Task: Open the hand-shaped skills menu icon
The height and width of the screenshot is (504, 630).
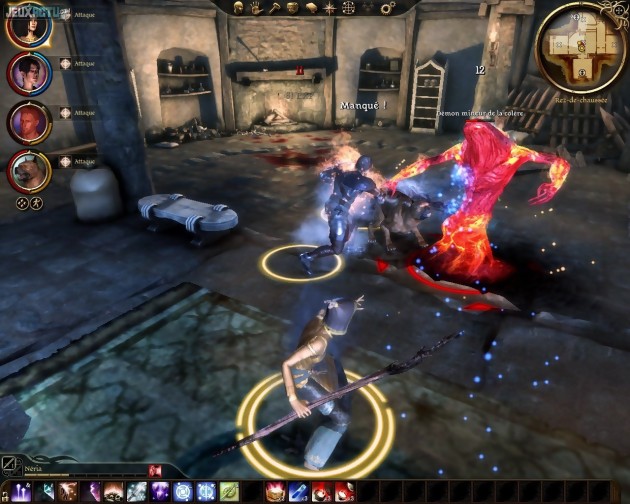Action: (257, 7)
